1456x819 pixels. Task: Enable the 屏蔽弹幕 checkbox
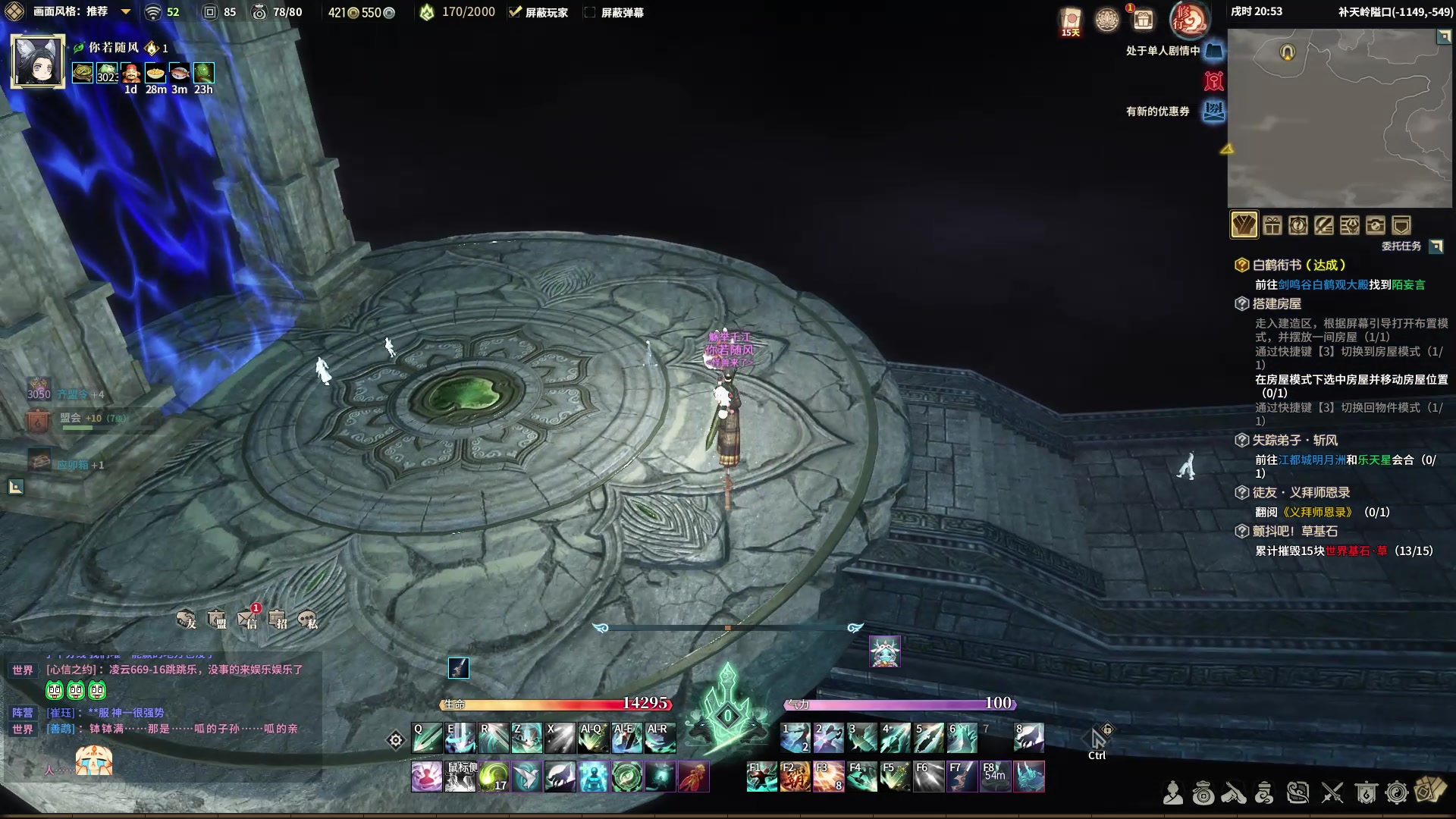click(590, 12)
